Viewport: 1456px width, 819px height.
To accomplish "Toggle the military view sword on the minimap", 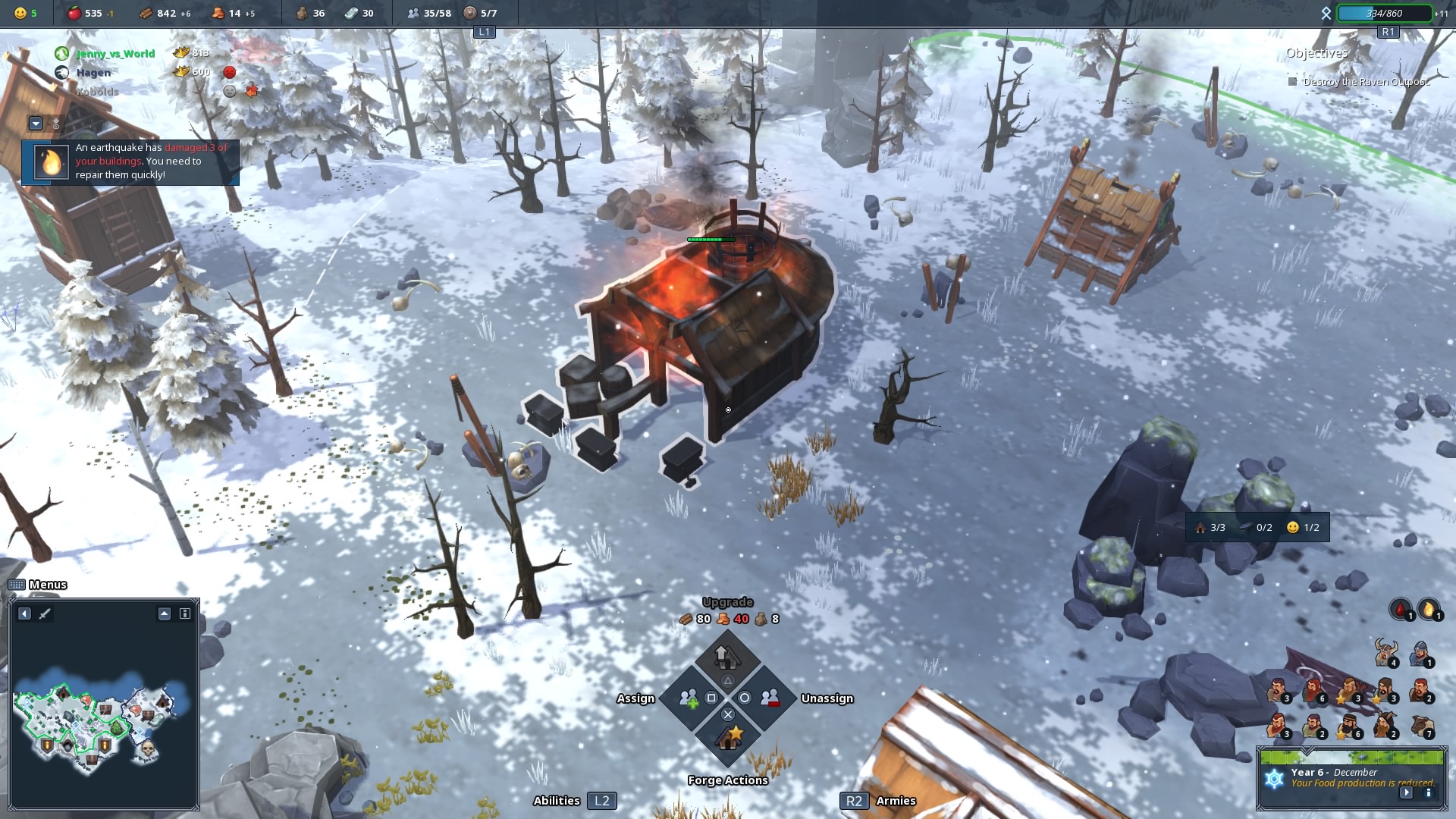I will click(44, 613).
